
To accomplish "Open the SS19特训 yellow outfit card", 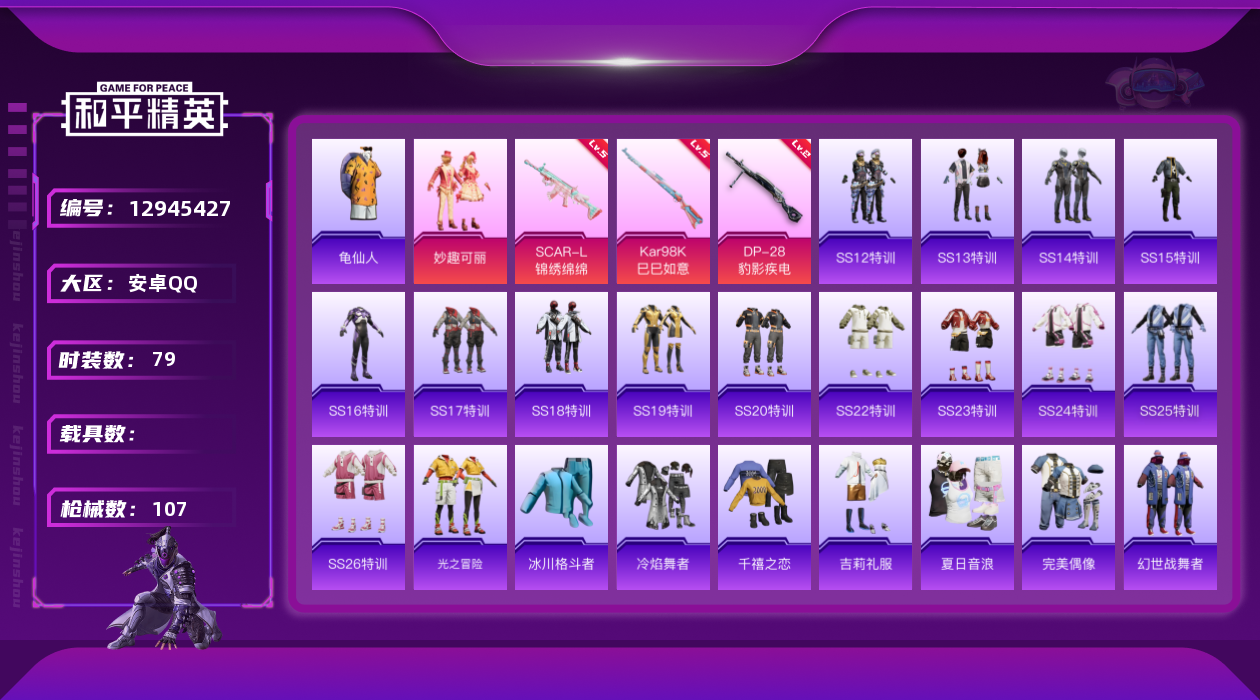I will [x=663, y=364].
